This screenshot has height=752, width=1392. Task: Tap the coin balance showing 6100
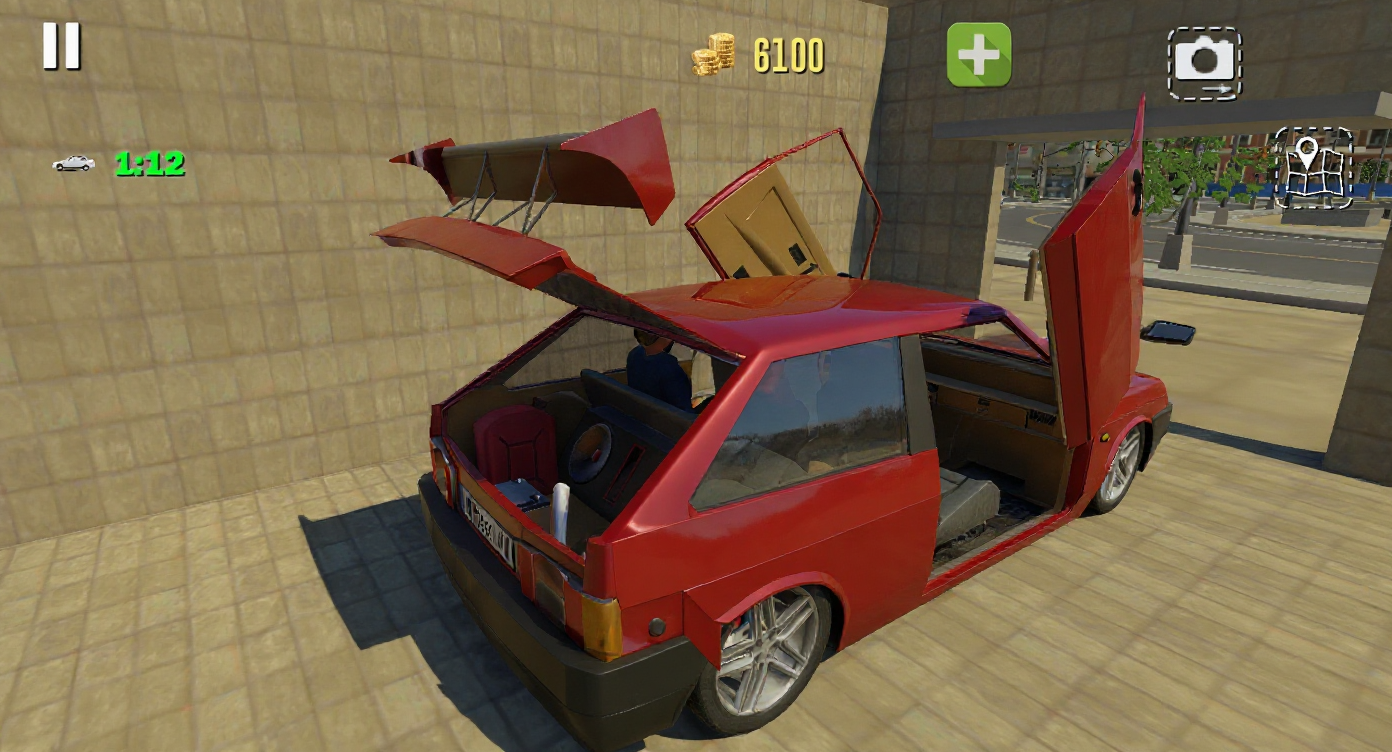coord(789,53)
